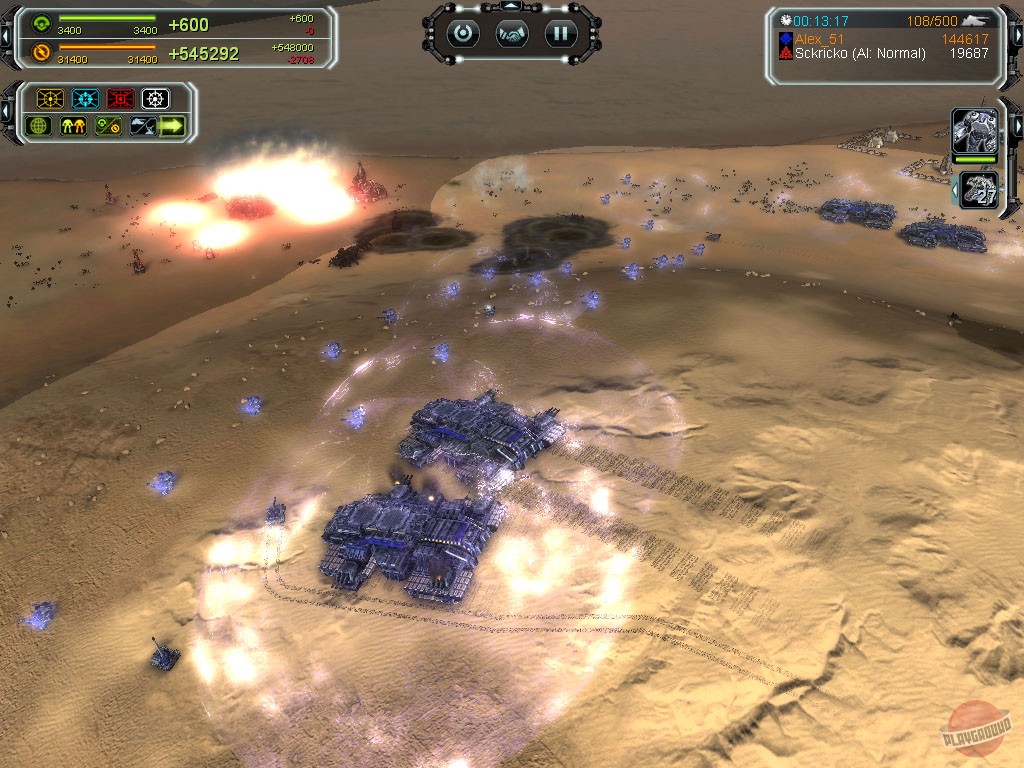Viewport: 1024px width, 768px height.
Task: Select the white target marker icon
Action: tap(155, 99)
